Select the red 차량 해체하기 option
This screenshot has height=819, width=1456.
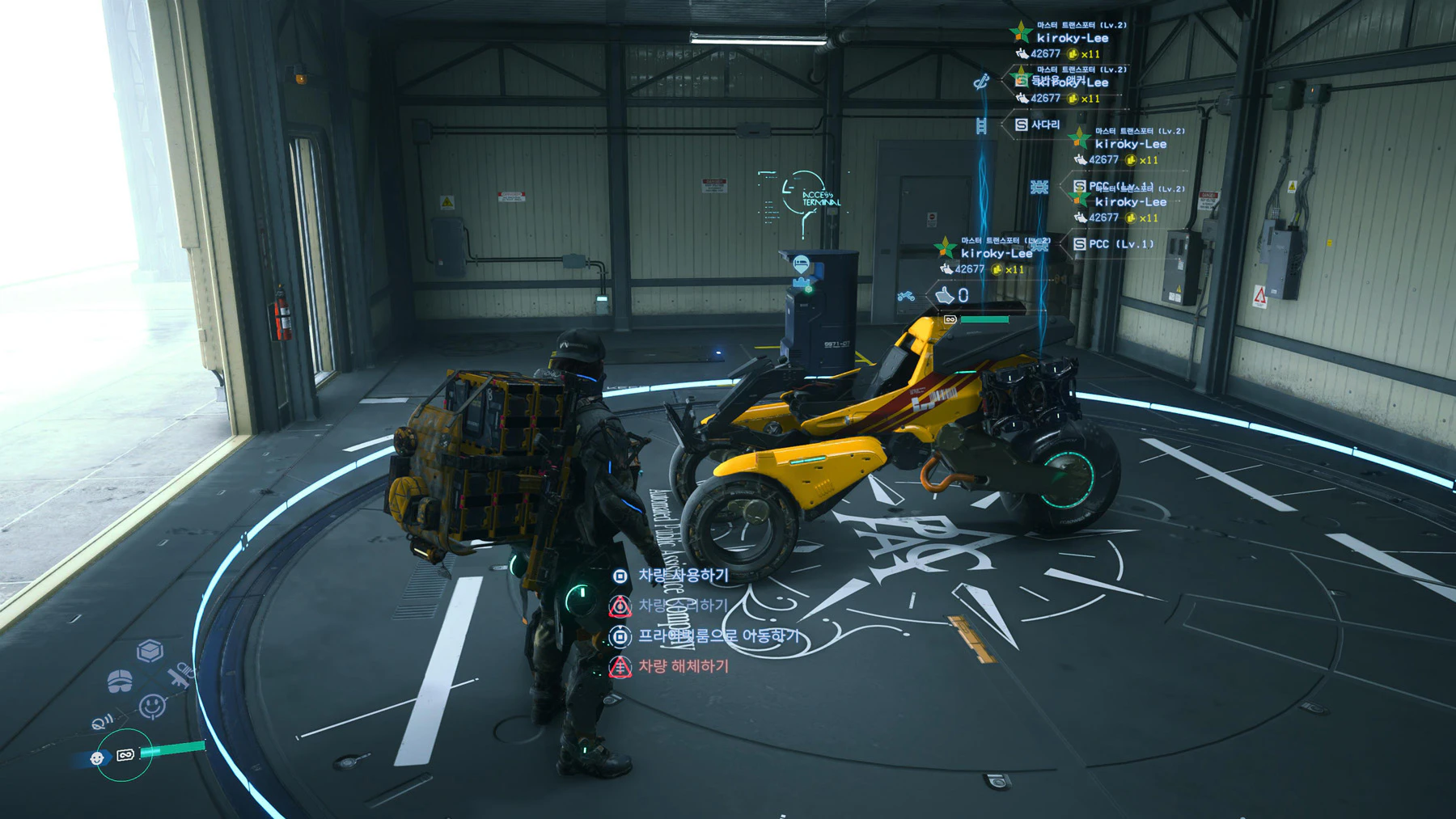[x=683, y=666]
